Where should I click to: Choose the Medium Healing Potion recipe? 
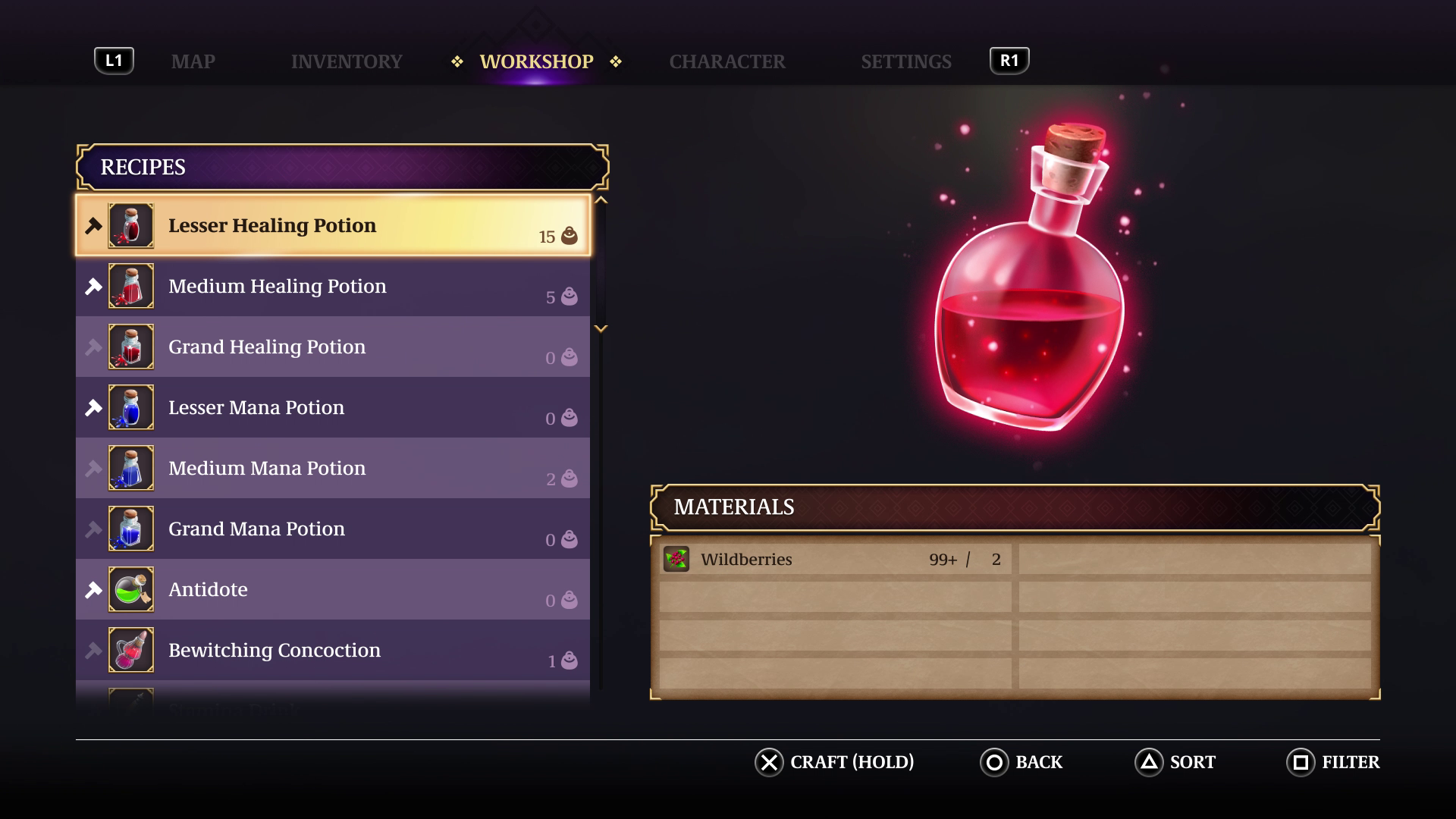(x=334, y=286)
